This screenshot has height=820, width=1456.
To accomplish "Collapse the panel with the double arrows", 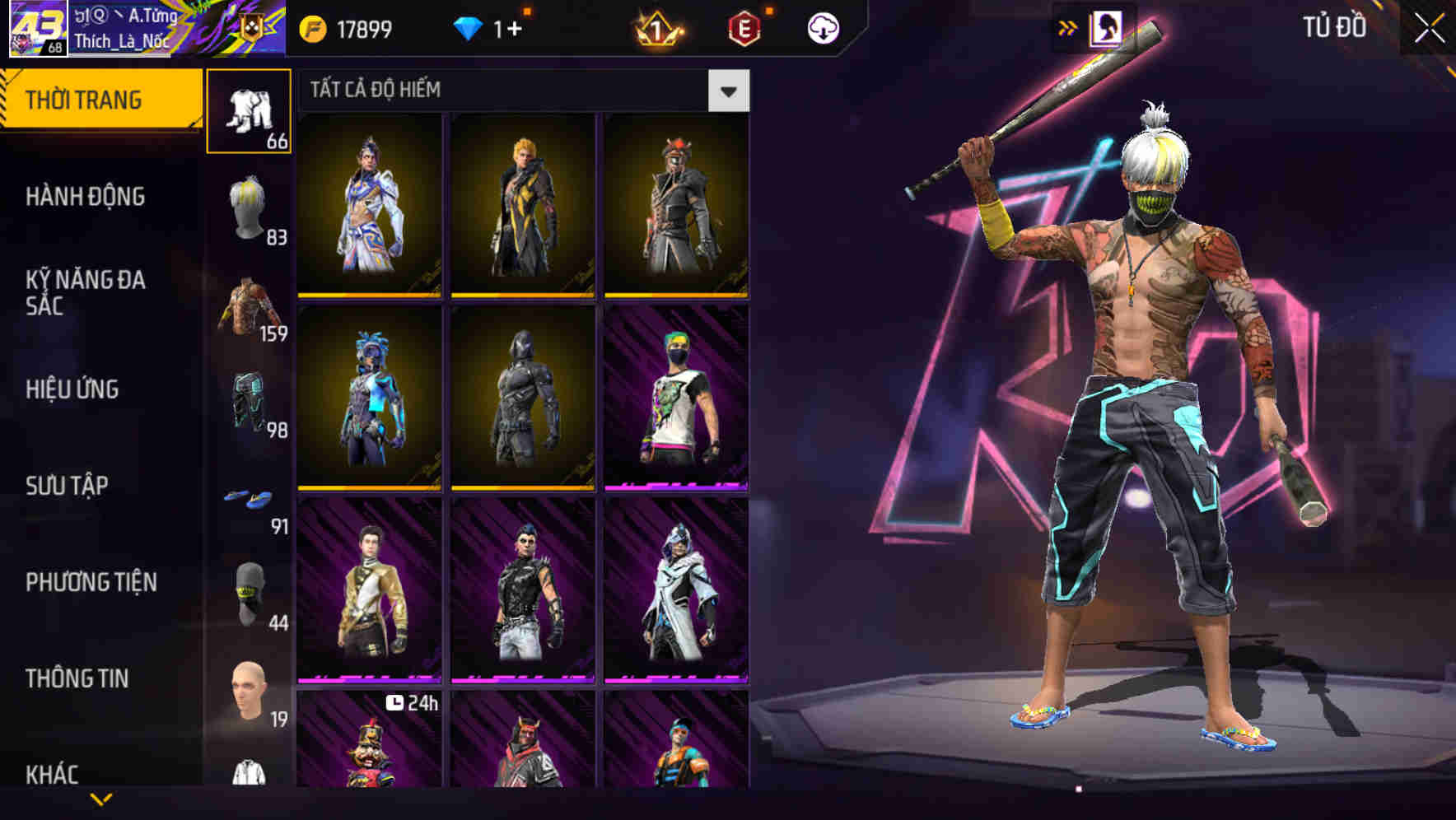I will [x=1066, y=26].
